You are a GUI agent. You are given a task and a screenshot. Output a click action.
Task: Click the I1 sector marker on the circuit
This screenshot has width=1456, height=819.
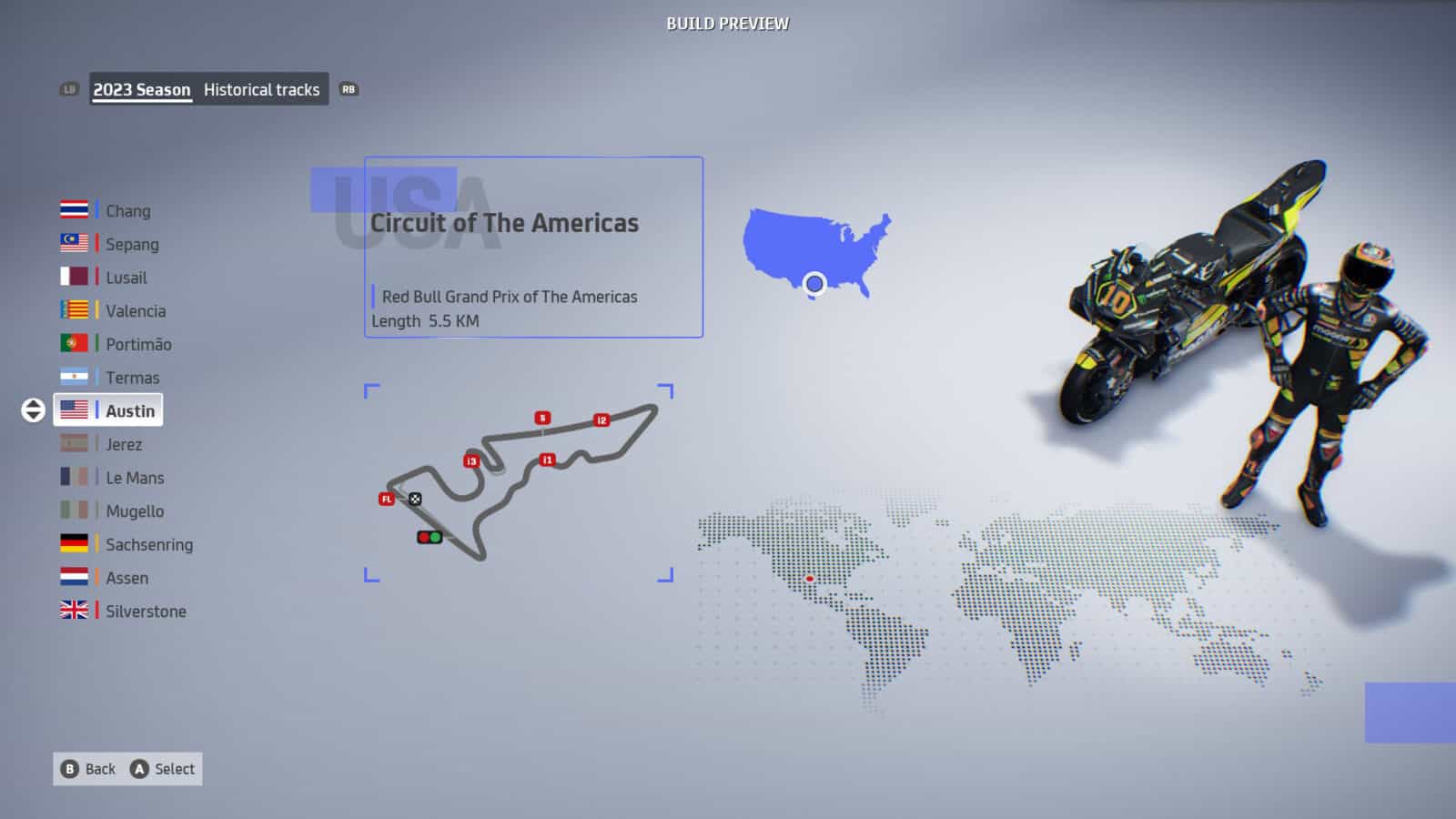(547, 459)
